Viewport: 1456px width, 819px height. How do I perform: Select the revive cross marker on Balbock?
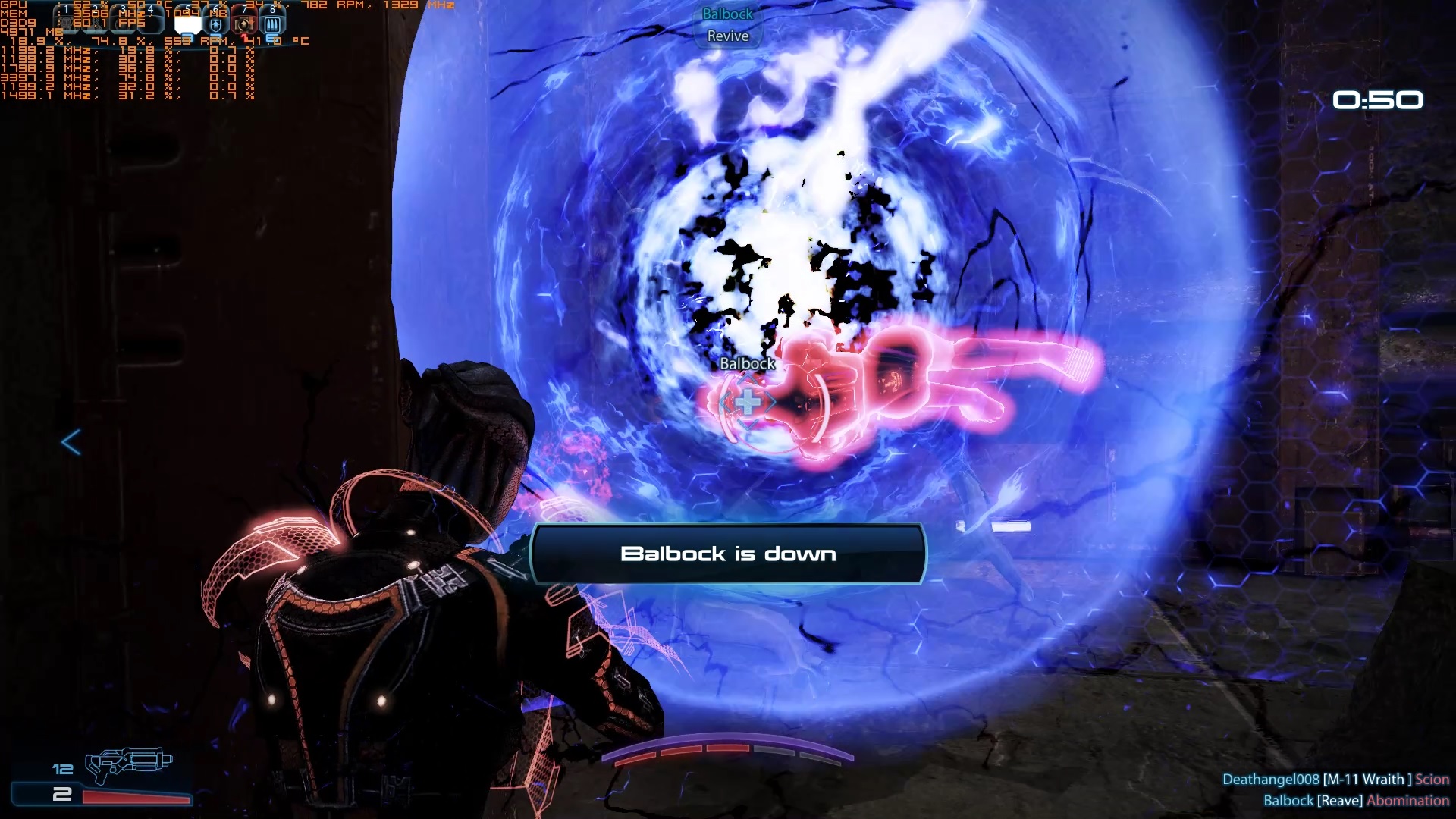tap(748, 403)
